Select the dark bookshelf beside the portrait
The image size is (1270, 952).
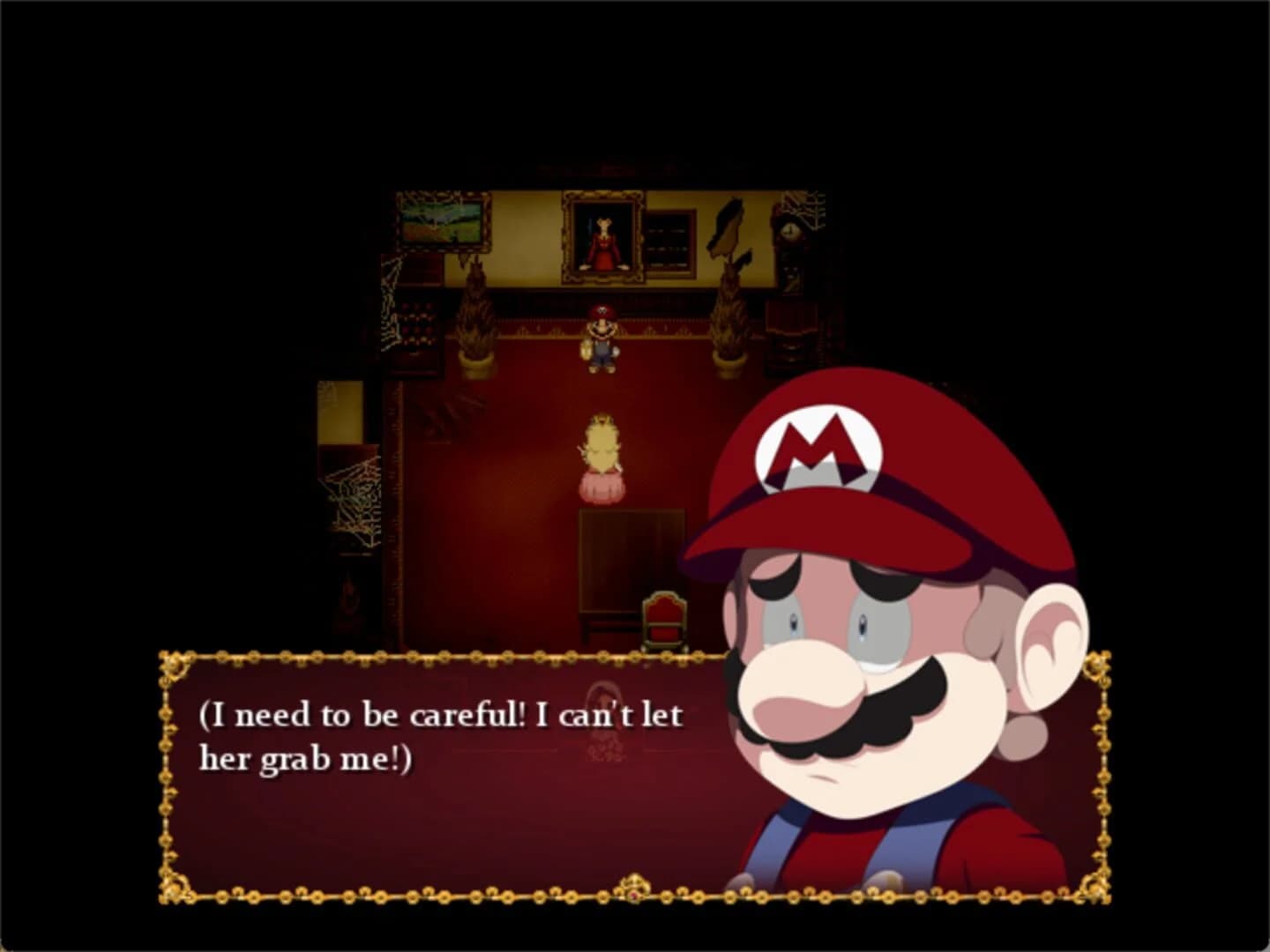point(669,240)
